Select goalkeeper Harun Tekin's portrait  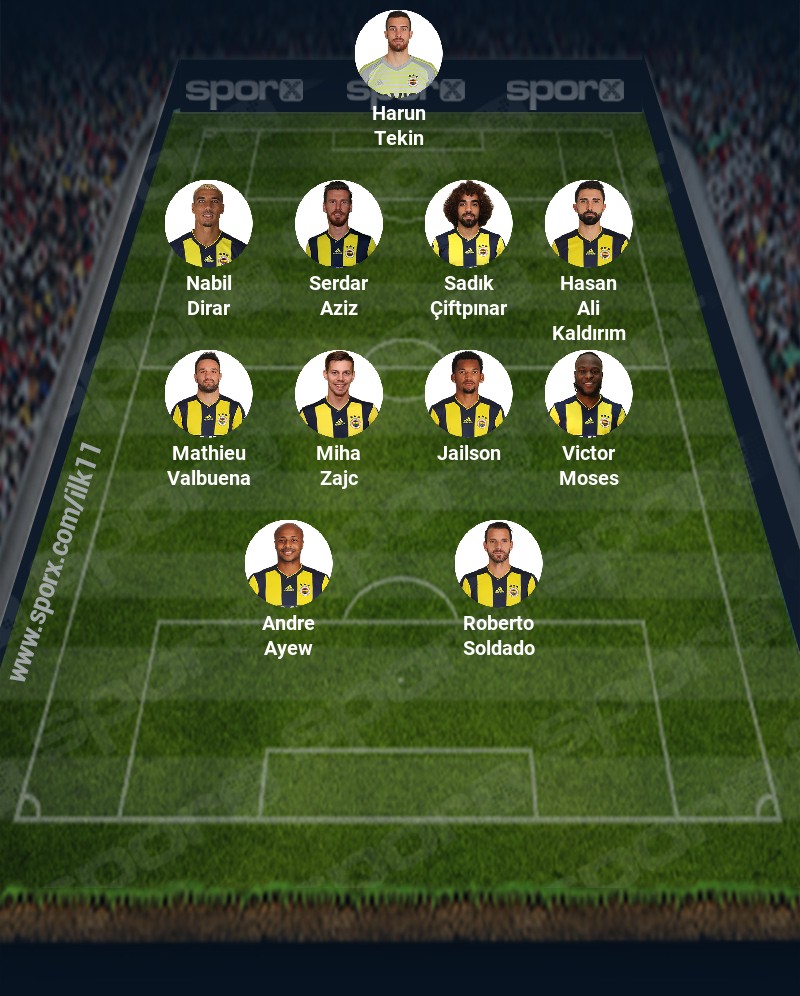[399, 54]
